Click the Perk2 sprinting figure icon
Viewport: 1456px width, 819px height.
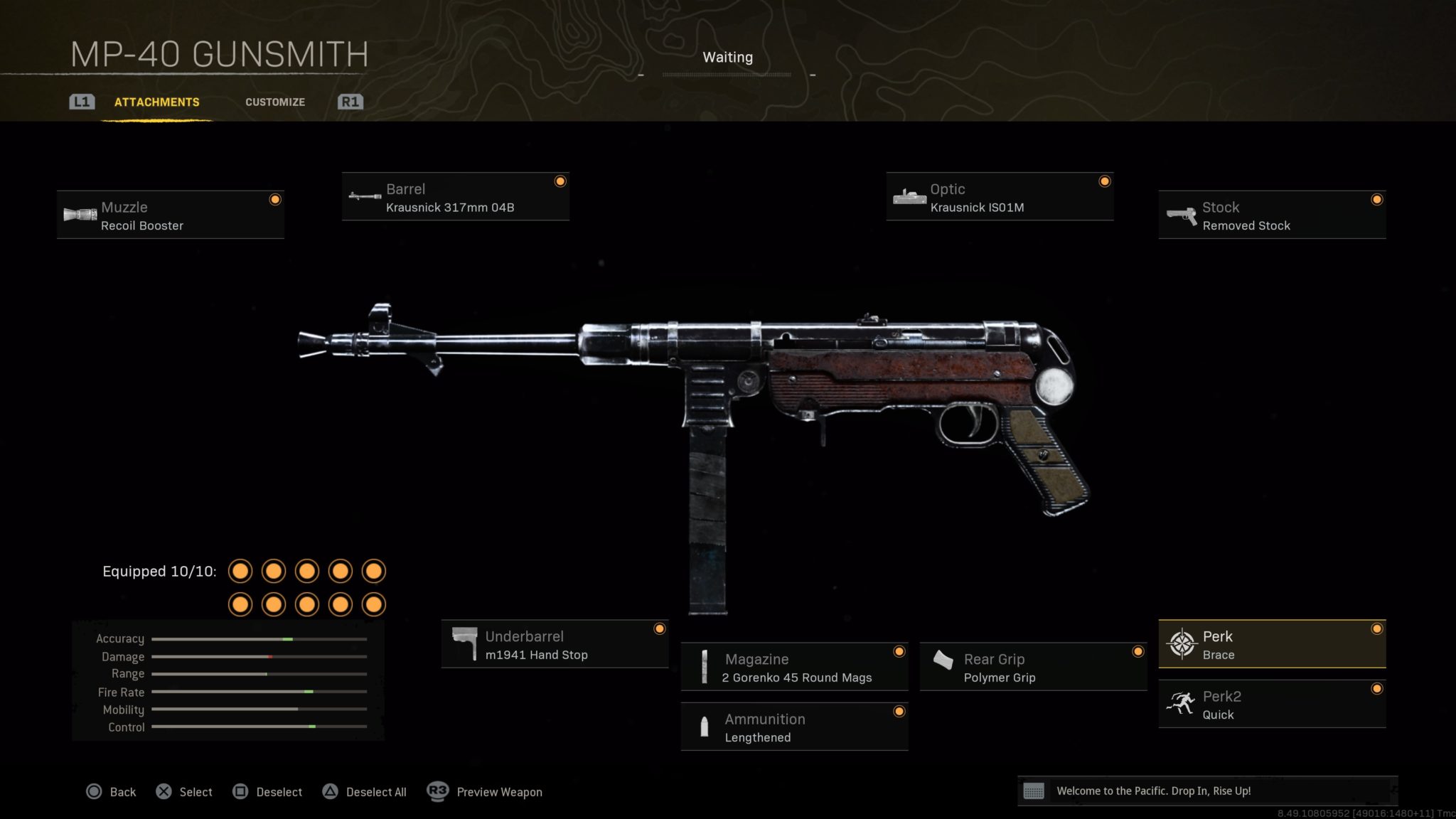pos(1180,705)
